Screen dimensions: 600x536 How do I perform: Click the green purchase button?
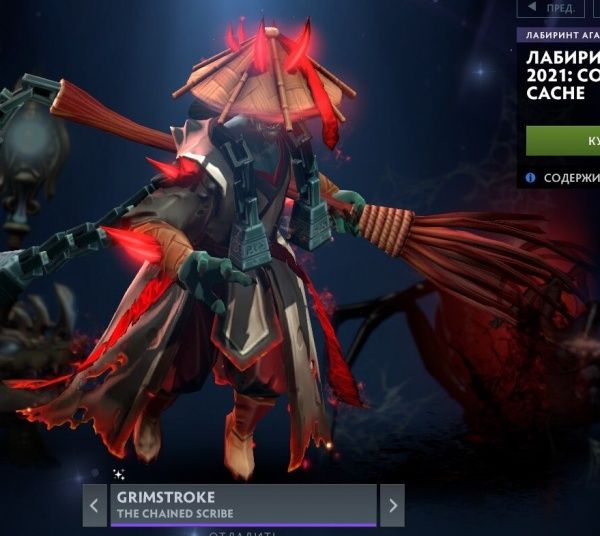tap(564, 140)
